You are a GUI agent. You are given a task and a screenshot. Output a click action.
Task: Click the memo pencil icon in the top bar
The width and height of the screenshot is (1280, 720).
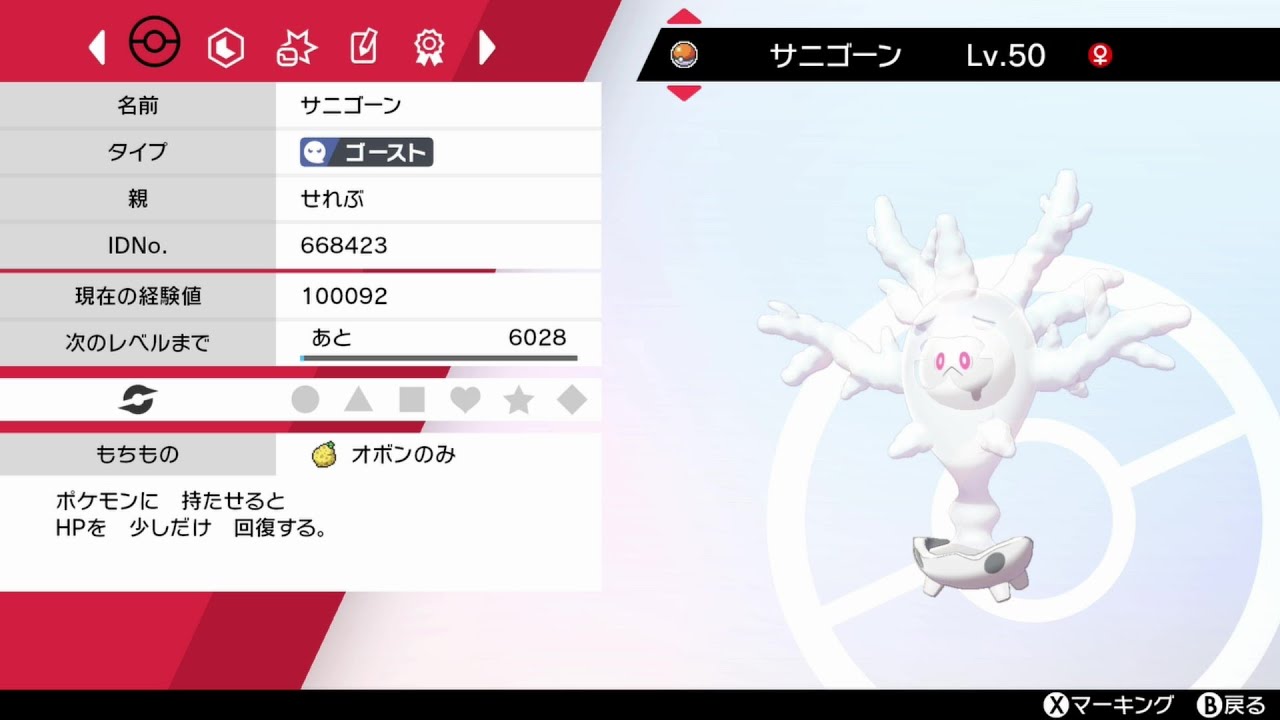click(x=362, y=46)
